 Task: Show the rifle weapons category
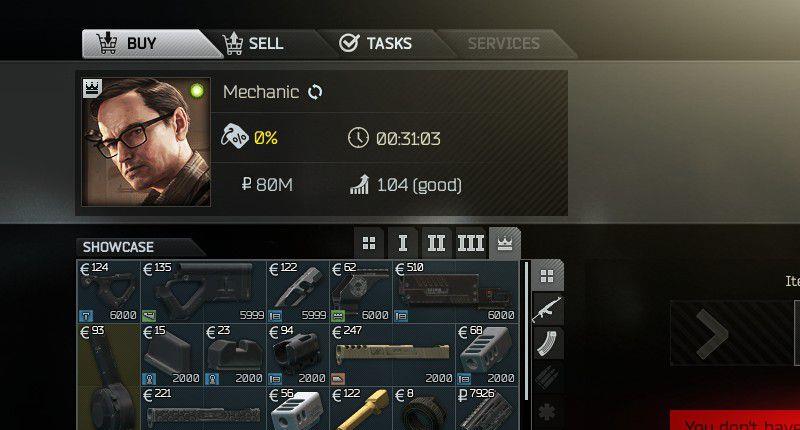(547, 310)
